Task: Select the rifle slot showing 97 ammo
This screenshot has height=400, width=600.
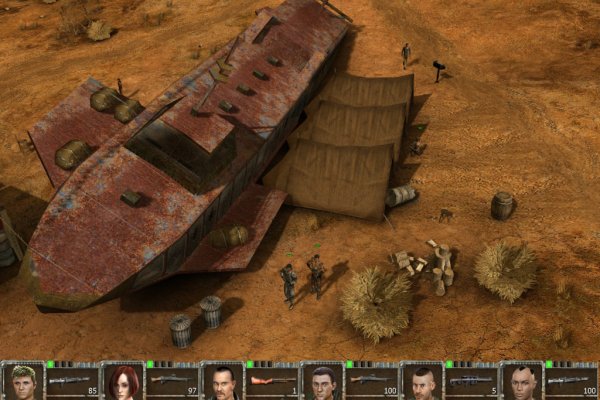Action: coord(172,382)
